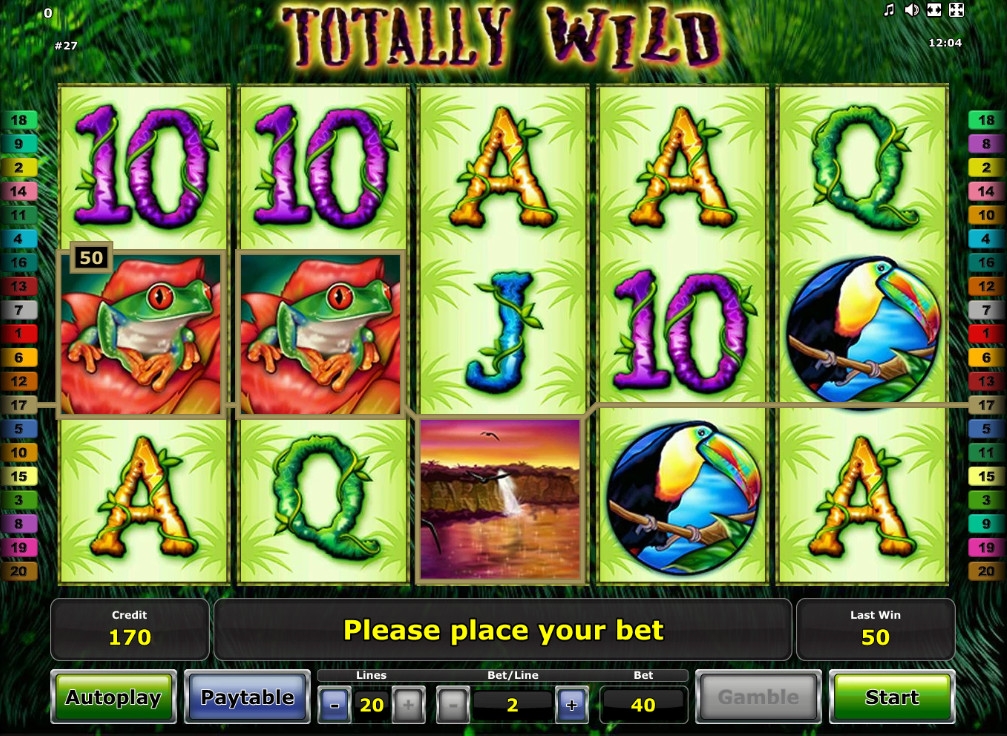Mute sound with the speaker icon
This screenshot has height=736, width=1007.
[x=912, y=10]
